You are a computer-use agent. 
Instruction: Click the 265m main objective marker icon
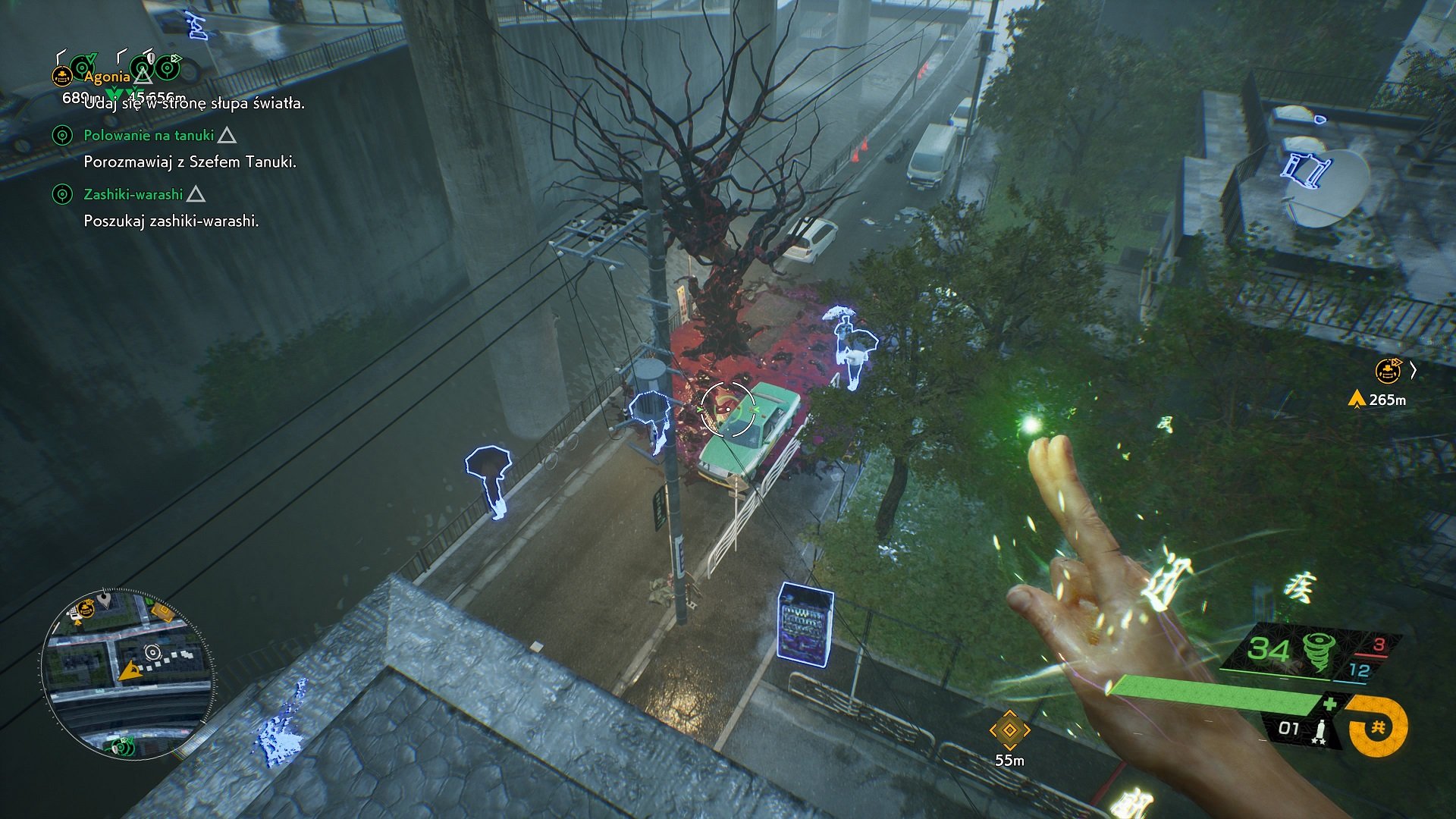click(x=1388, y=371)
